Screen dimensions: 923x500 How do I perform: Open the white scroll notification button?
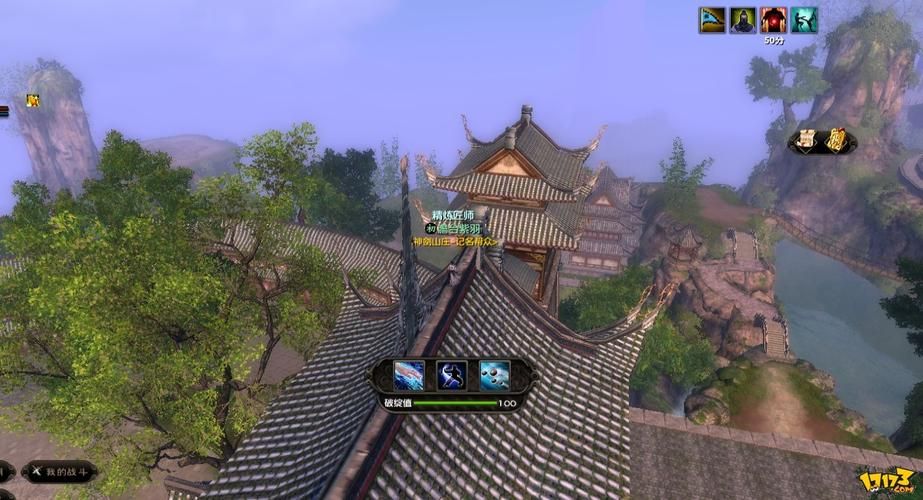[805, 142]
